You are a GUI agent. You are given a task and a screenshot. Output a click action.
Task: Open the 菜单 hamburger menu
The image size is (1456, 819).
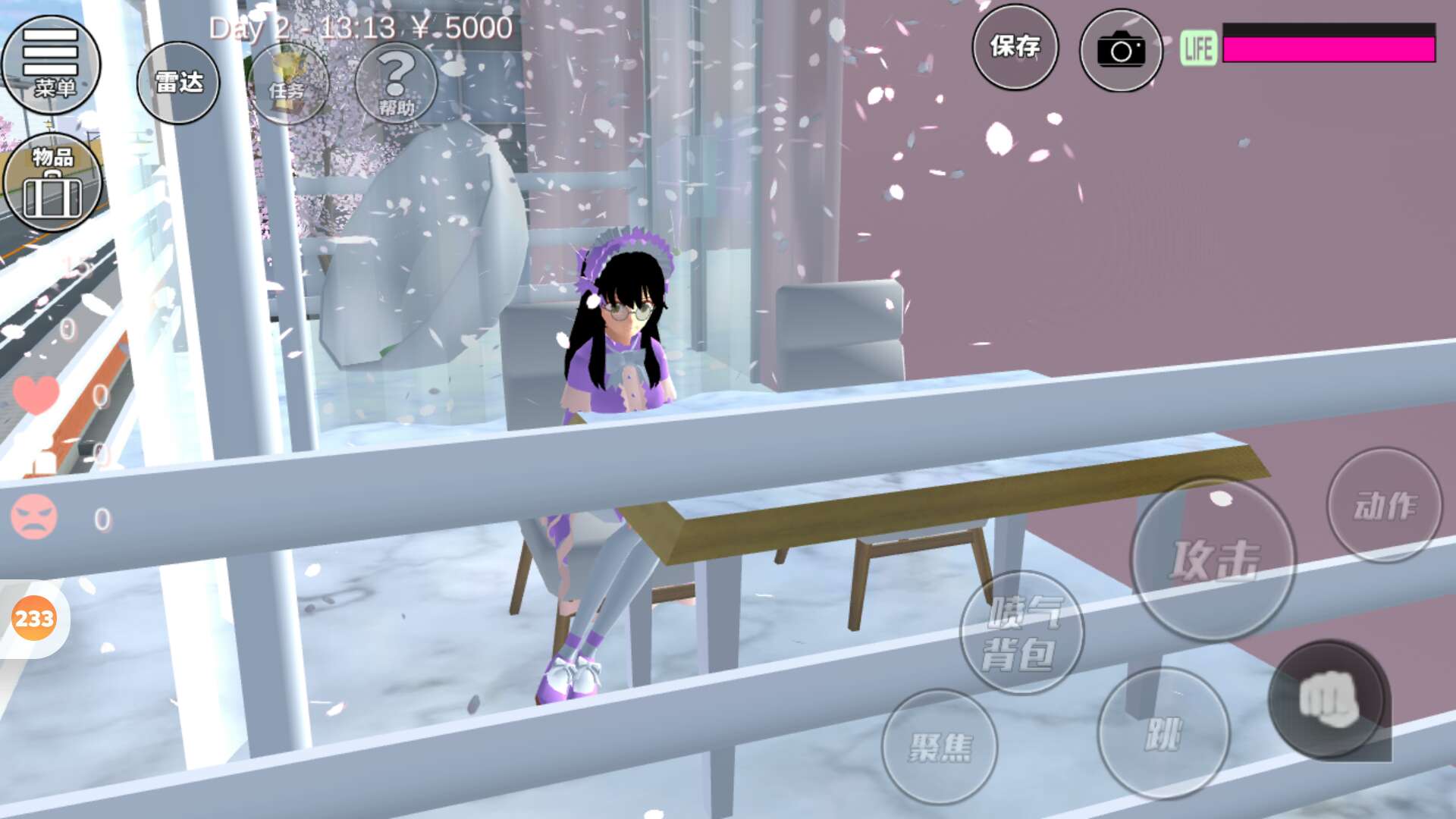(x=51, y=64)
